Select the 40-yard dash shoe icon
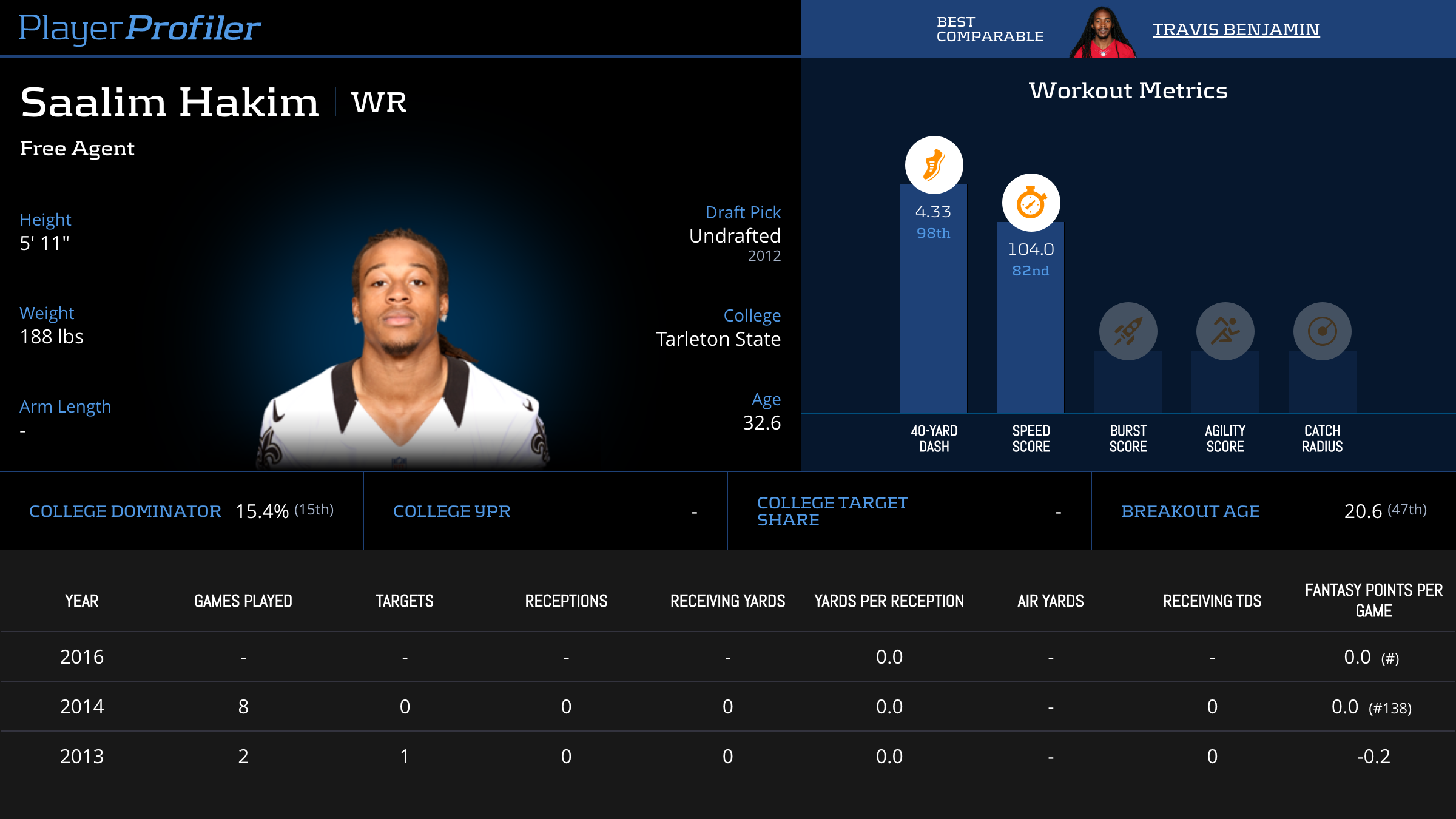This screenshot has width=1456, height=819. coord(934,165)
